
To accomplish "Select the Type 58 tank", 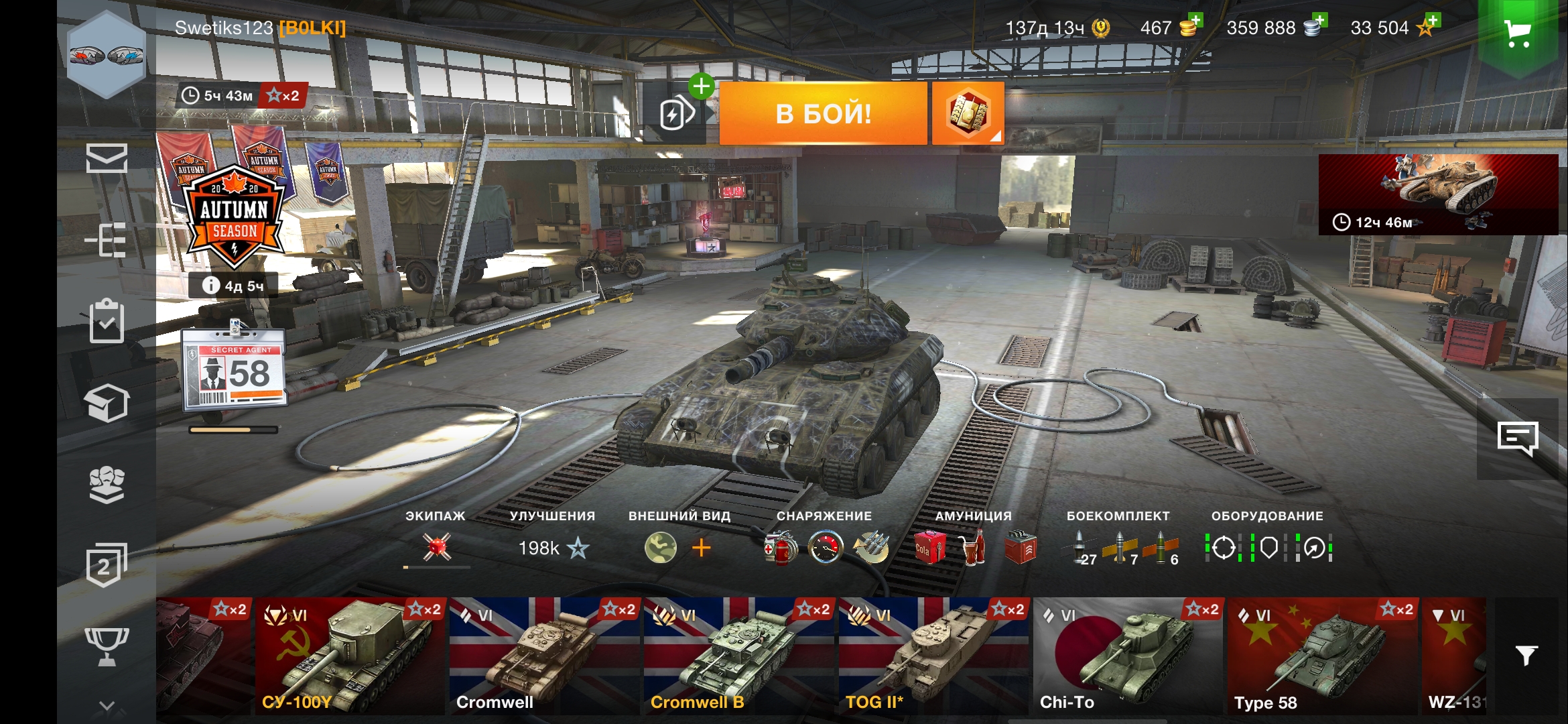I will coord(1322,656).
